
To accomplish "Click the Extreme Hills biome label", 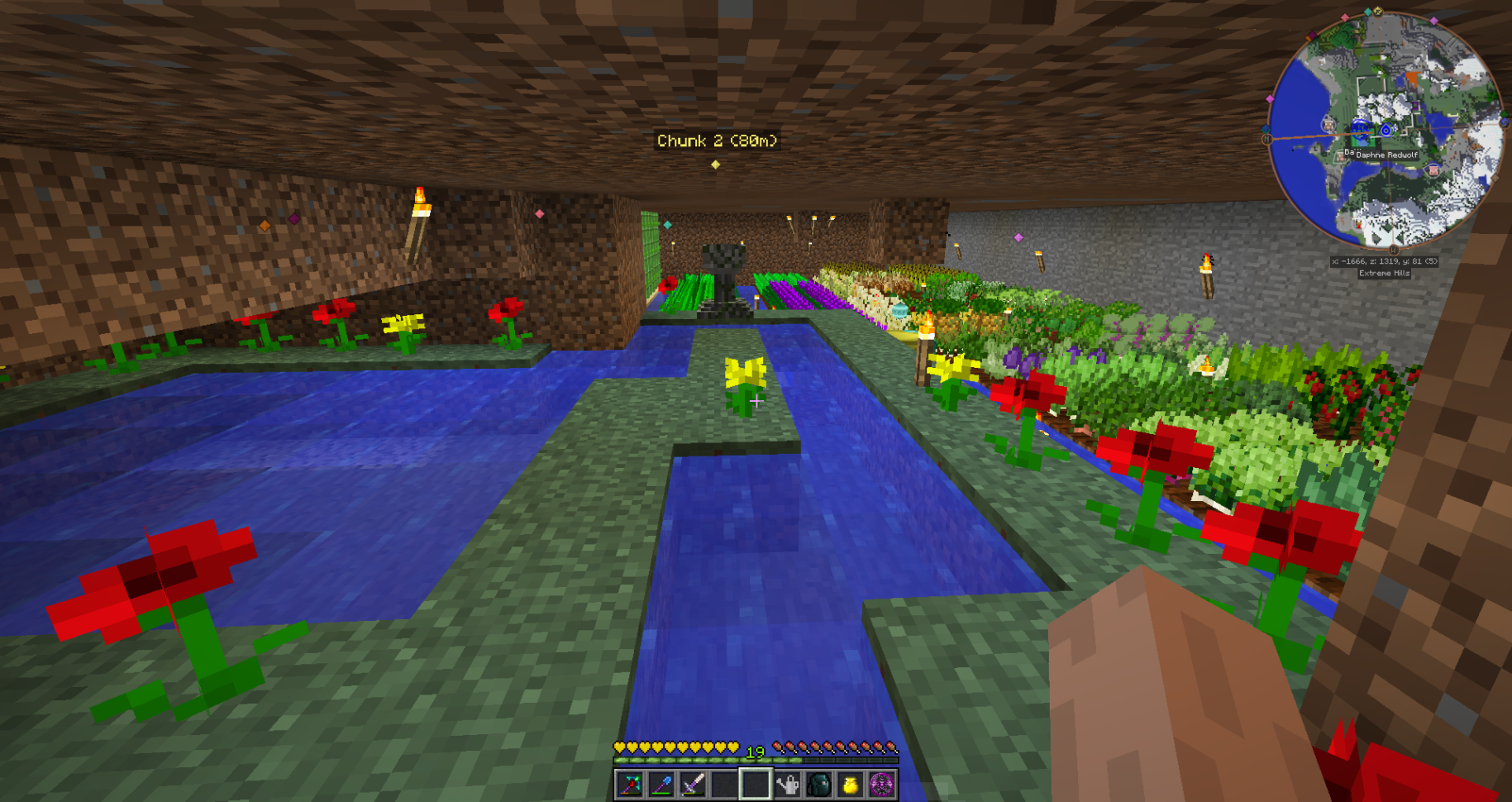I will 1384,272.
